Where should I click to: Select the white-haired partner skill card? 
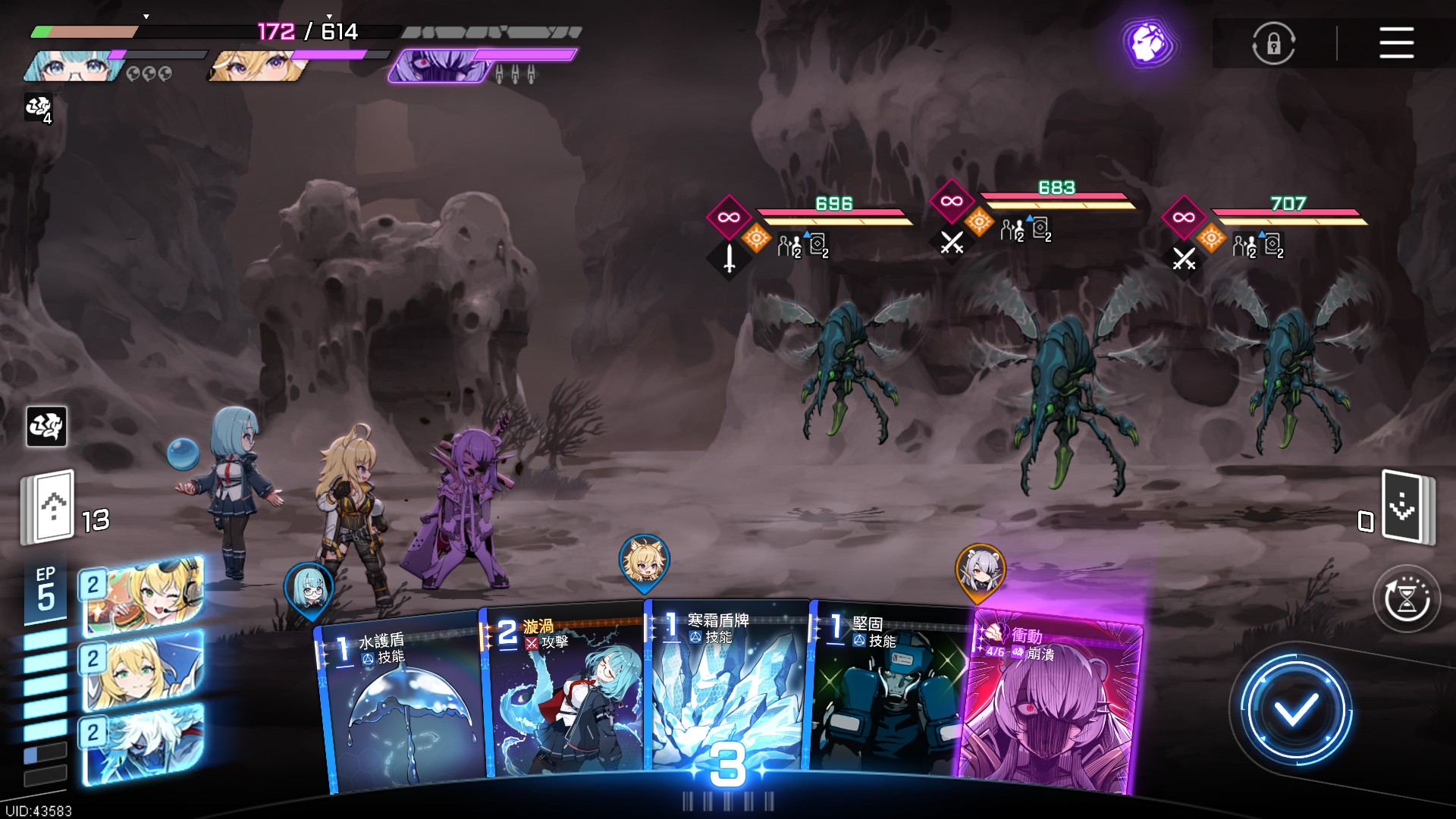(x=143, y=743)
